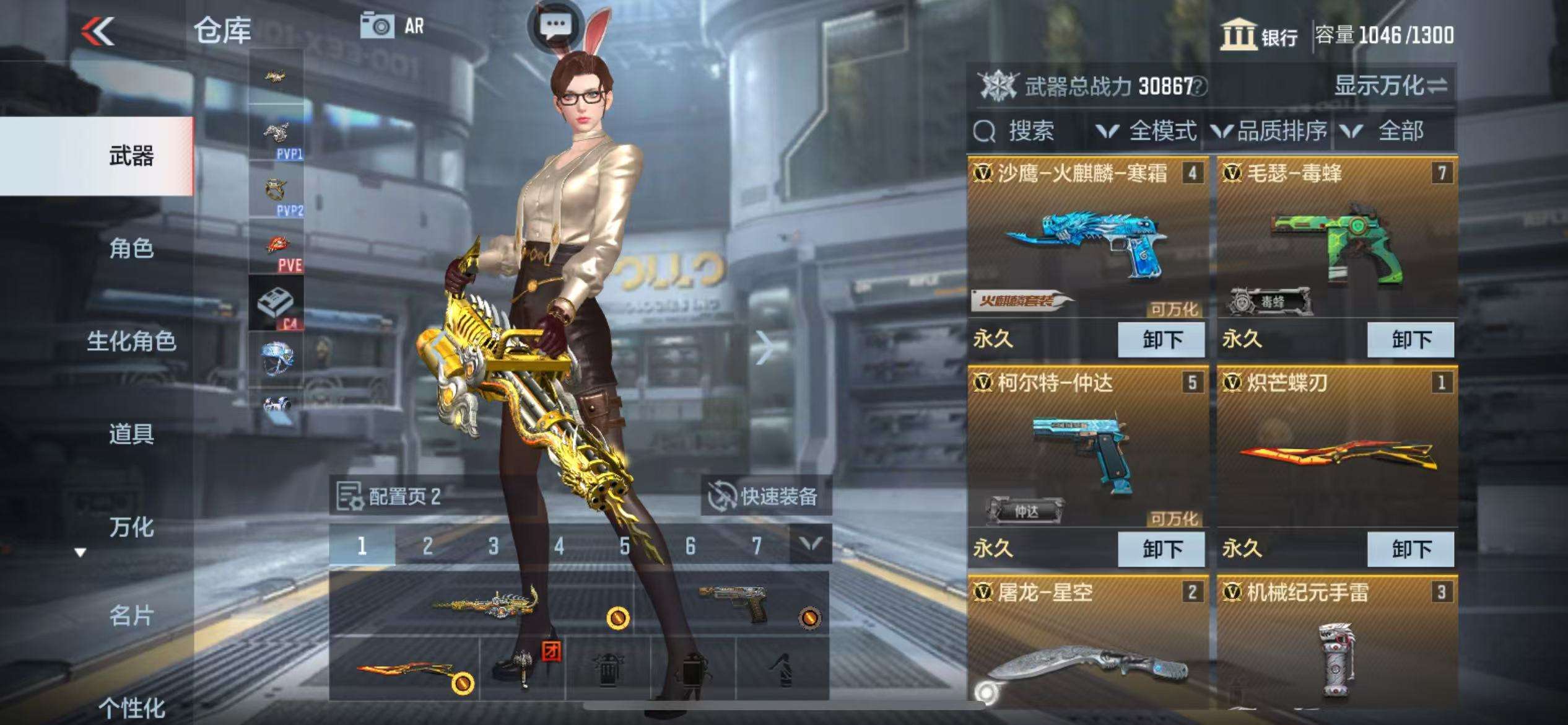Go back using the double-arrow button
This screenshot has width=1568, height=725.
click(98, 31)
